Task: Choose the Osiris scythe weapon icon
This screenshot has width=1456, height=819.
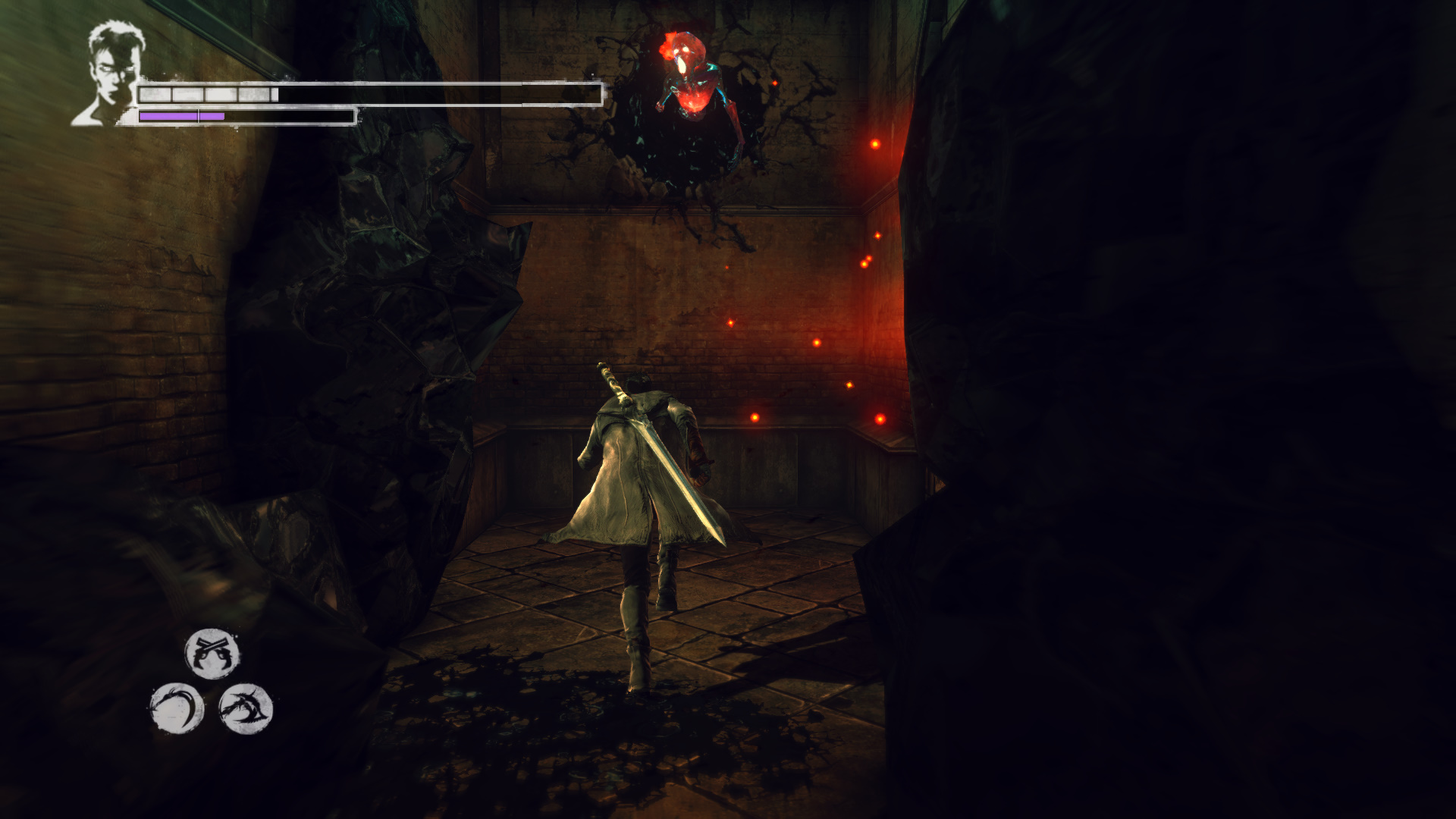Action: [x=177, y=708]
